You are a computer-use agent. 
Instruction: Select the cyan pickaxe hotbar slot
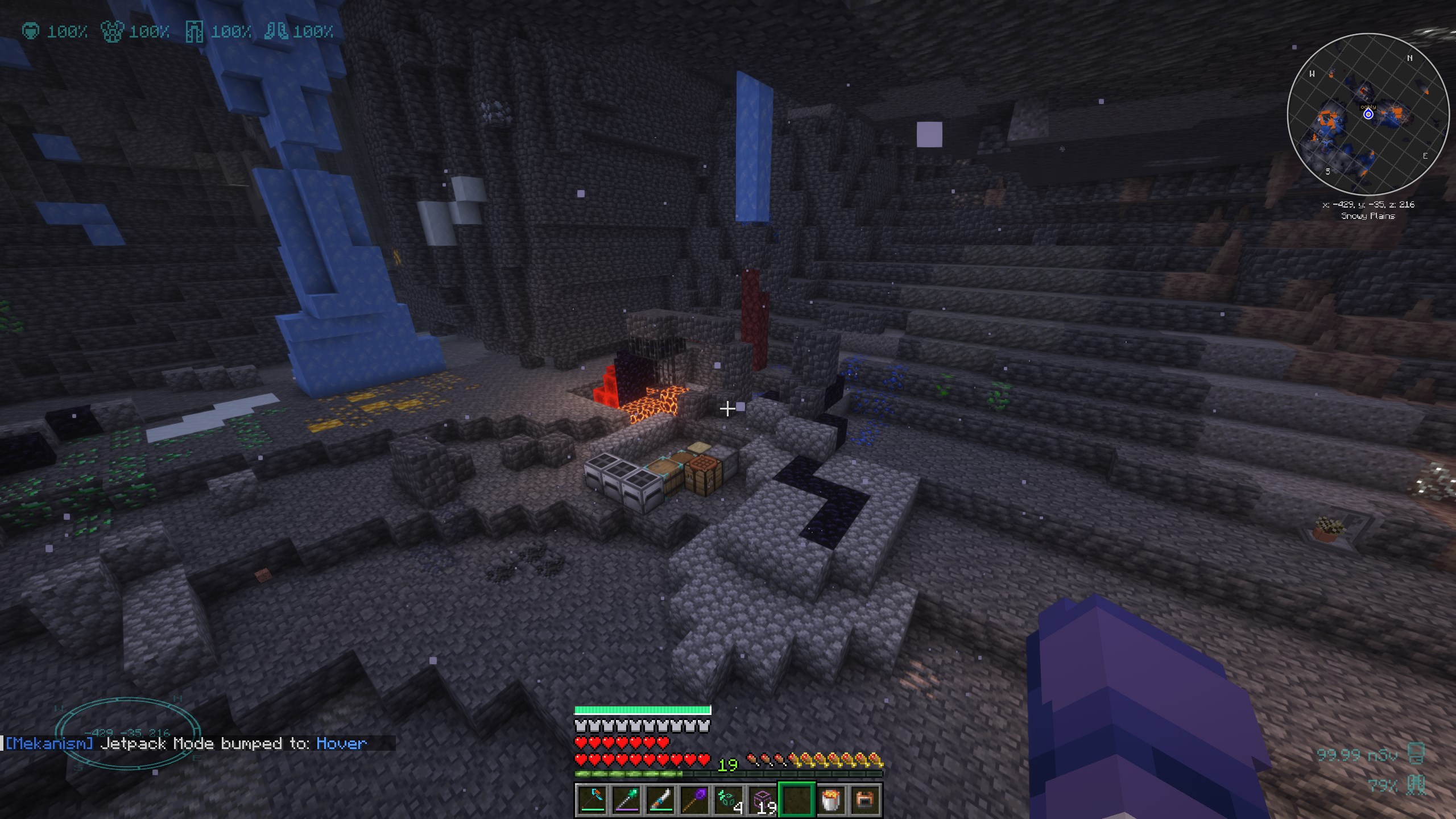point(592,800)
